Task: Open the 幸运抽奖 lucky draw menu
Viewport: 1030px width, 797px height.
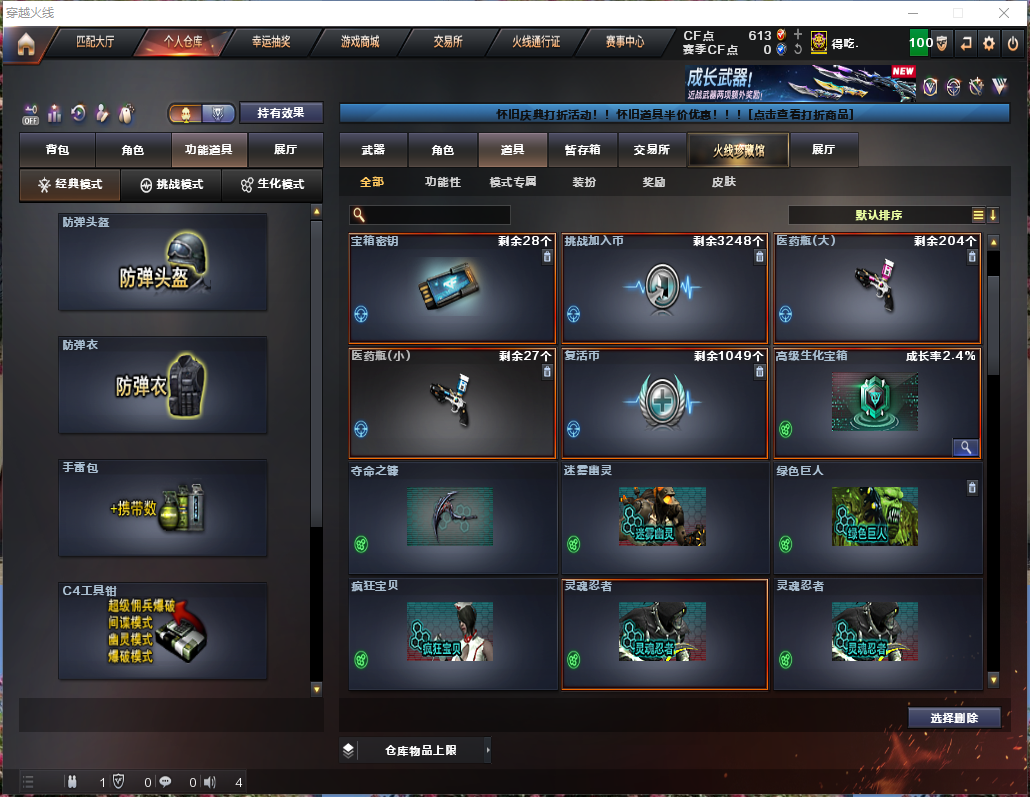Action: 271,42
